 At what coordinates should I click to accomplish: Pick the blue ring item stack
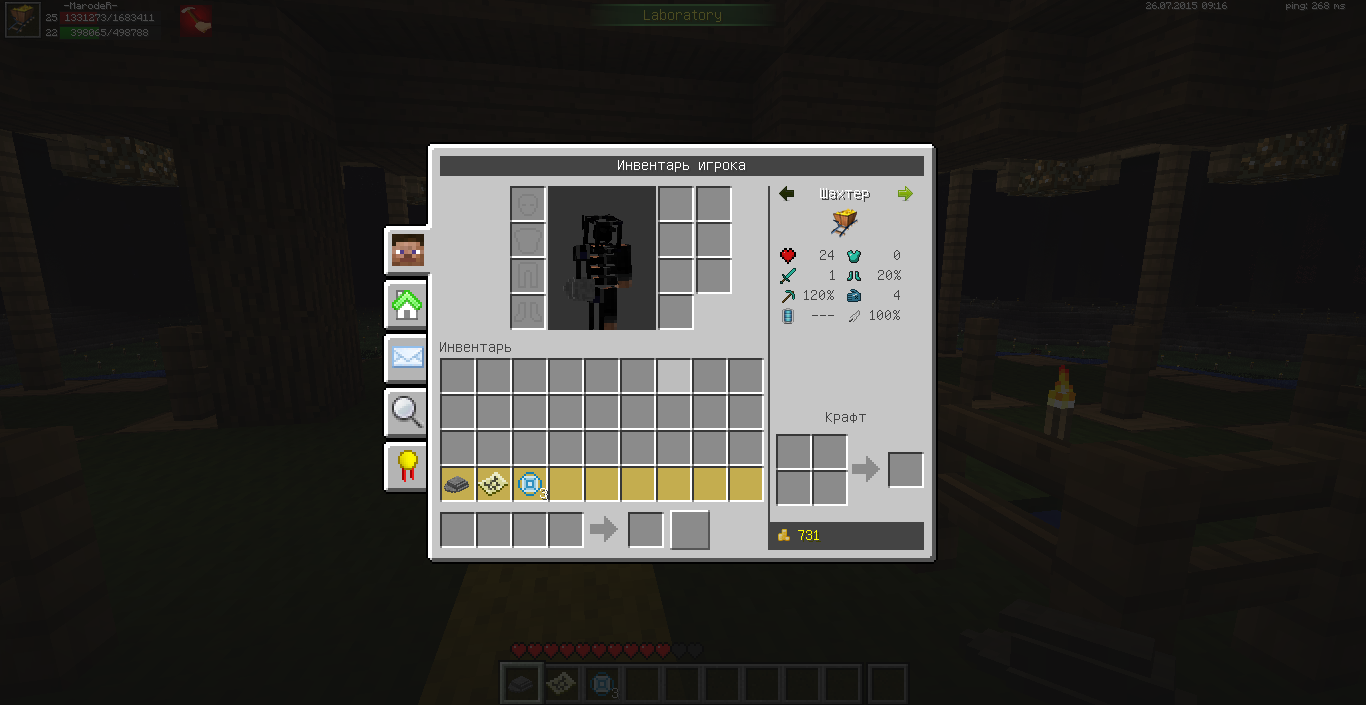[529, 484]
